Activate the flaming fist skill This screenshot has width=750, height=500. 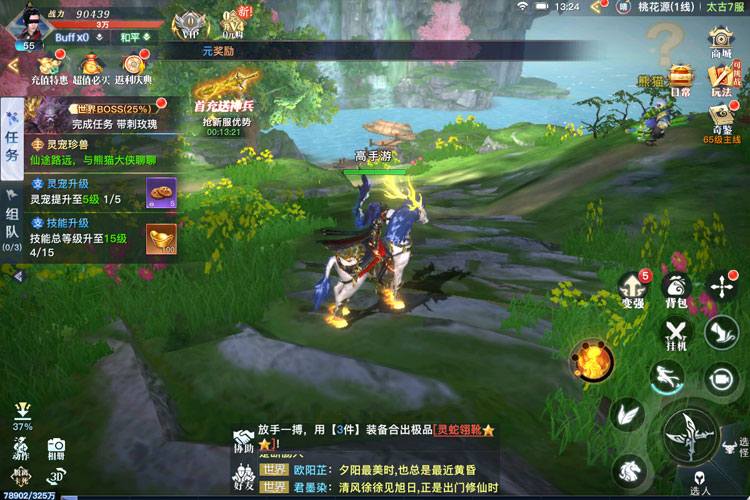pyautogui.click(x=591, y=359)
